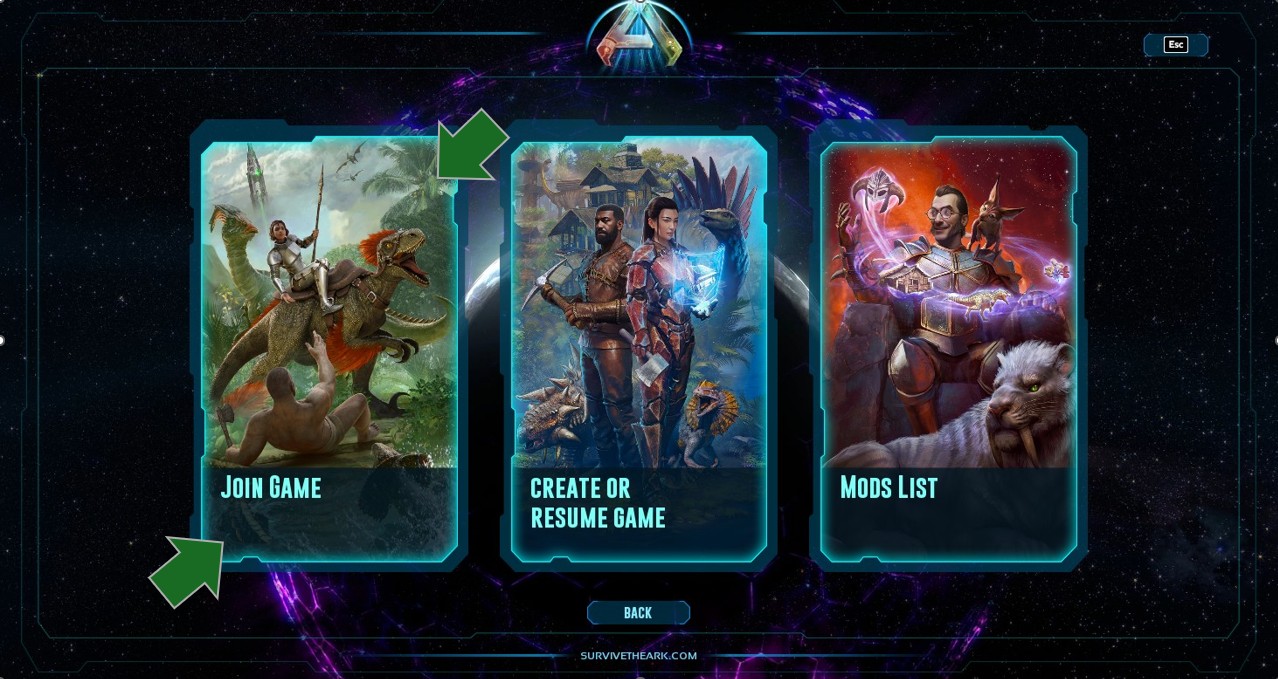Visit the survivetheark.com link

pyautogui.click(x=638, y=656)
